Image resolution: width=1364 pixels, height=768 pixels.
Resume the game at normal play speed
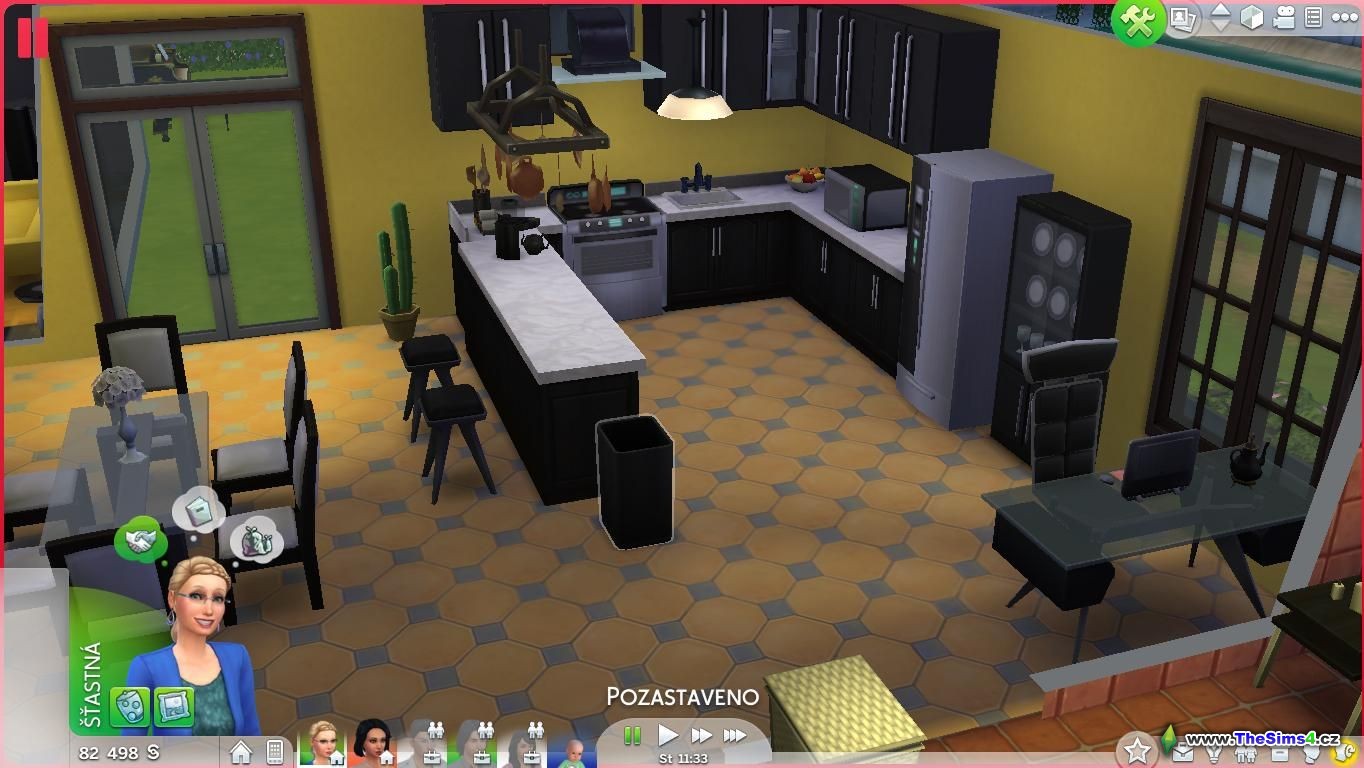668,736
